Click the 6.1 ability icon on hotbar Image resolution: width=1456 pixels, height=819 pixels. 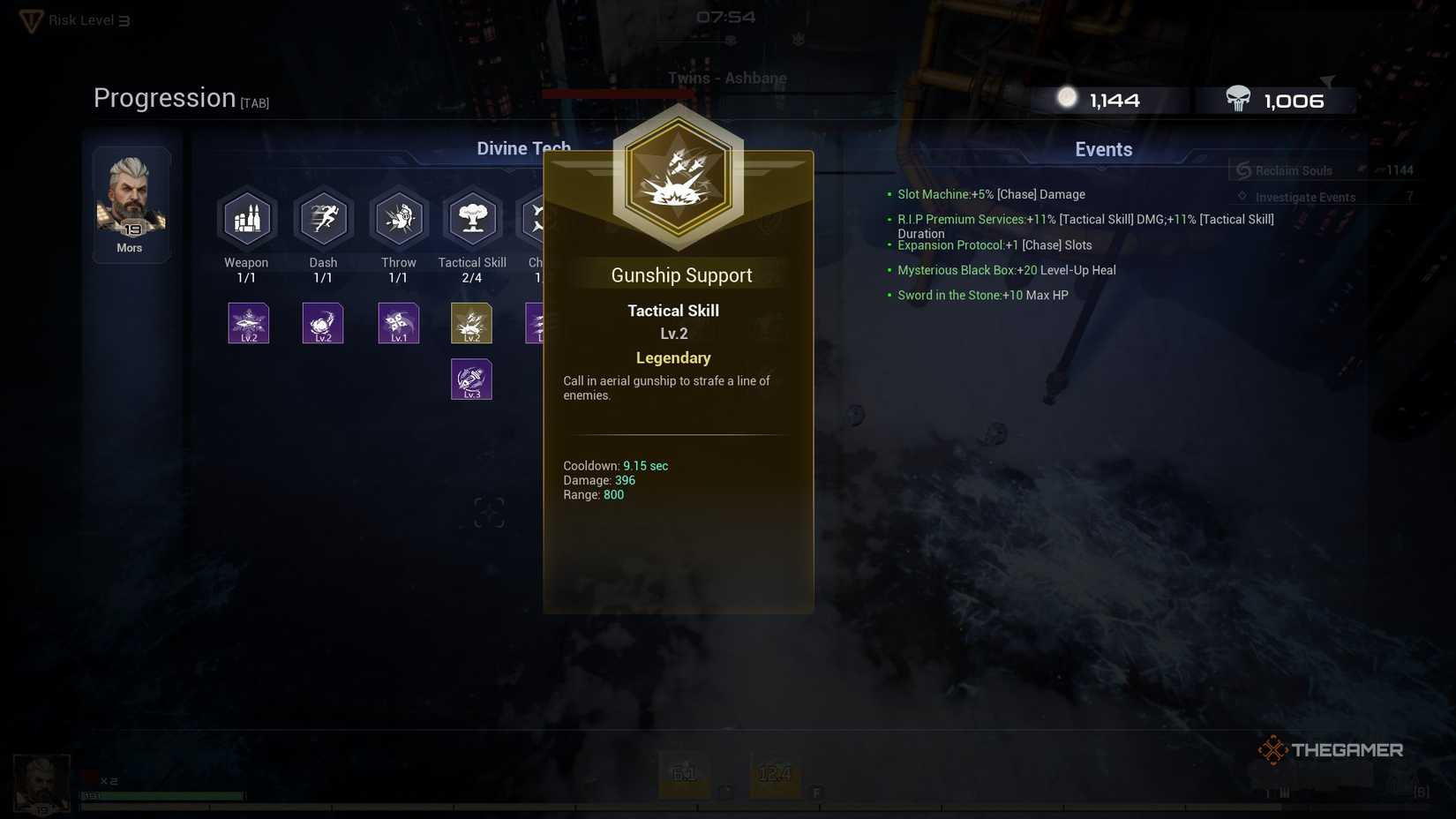pos(684,772)
